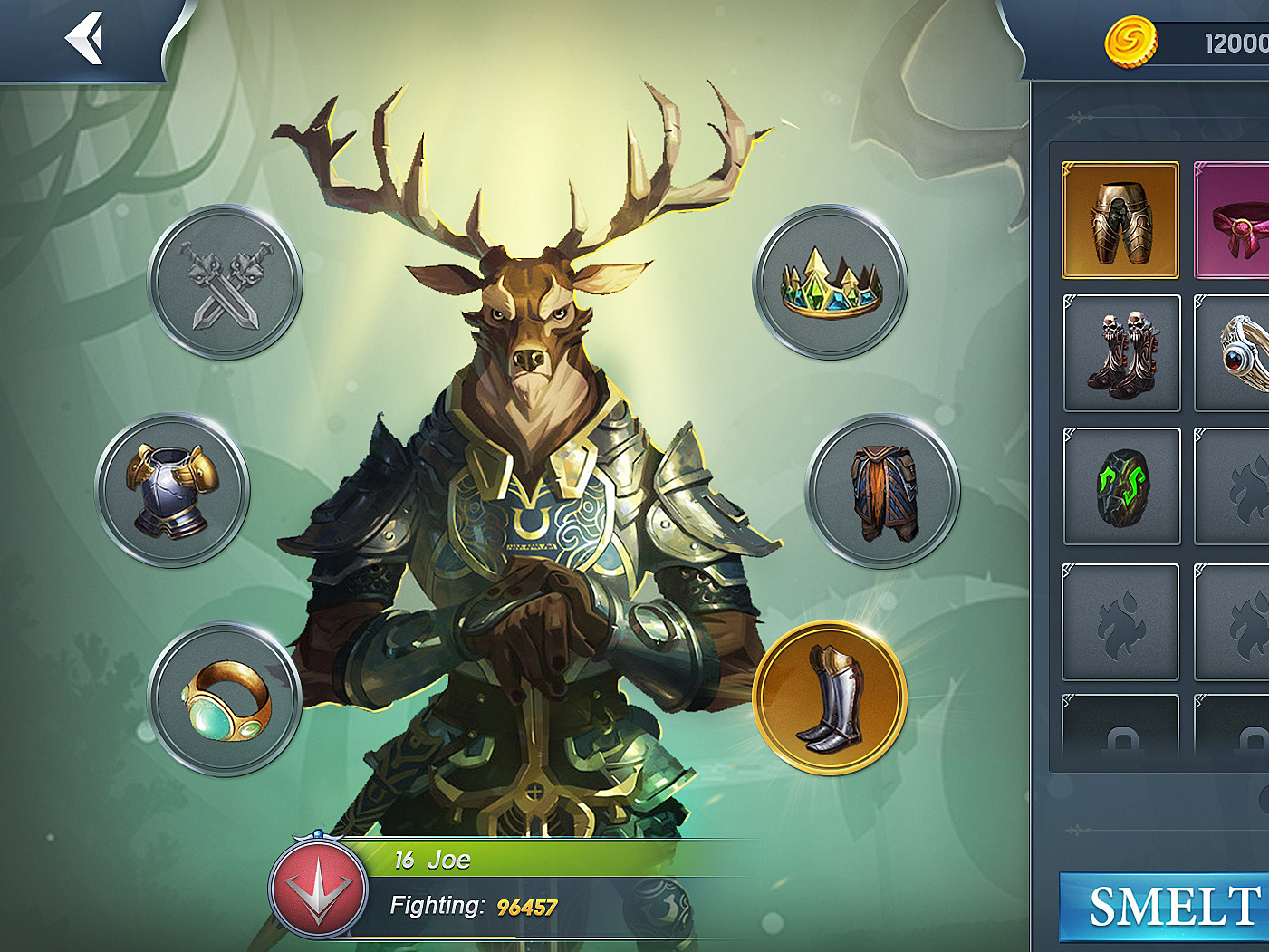Go back using the arrow button

click(x=84, y=39)
